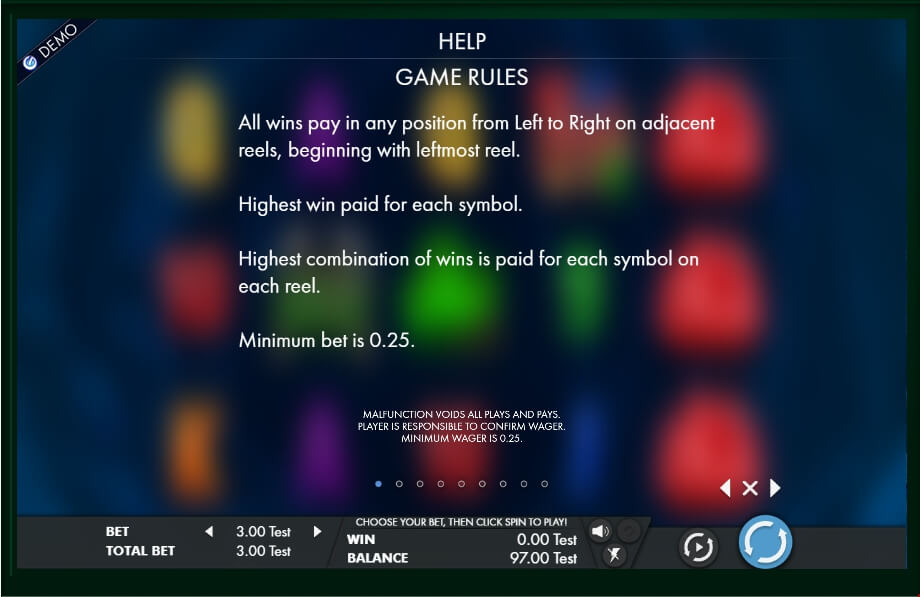Jump to the last help page dot

tap(544, 484)
